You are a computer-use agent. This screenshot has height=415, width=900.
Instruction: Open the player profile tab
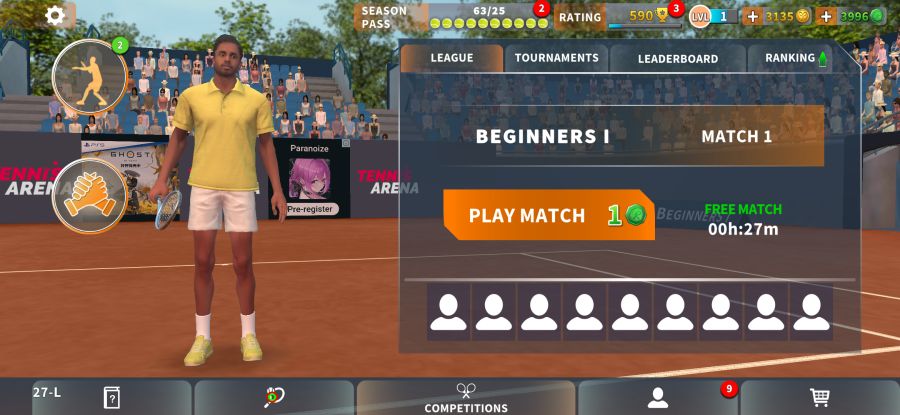[657, 398]
